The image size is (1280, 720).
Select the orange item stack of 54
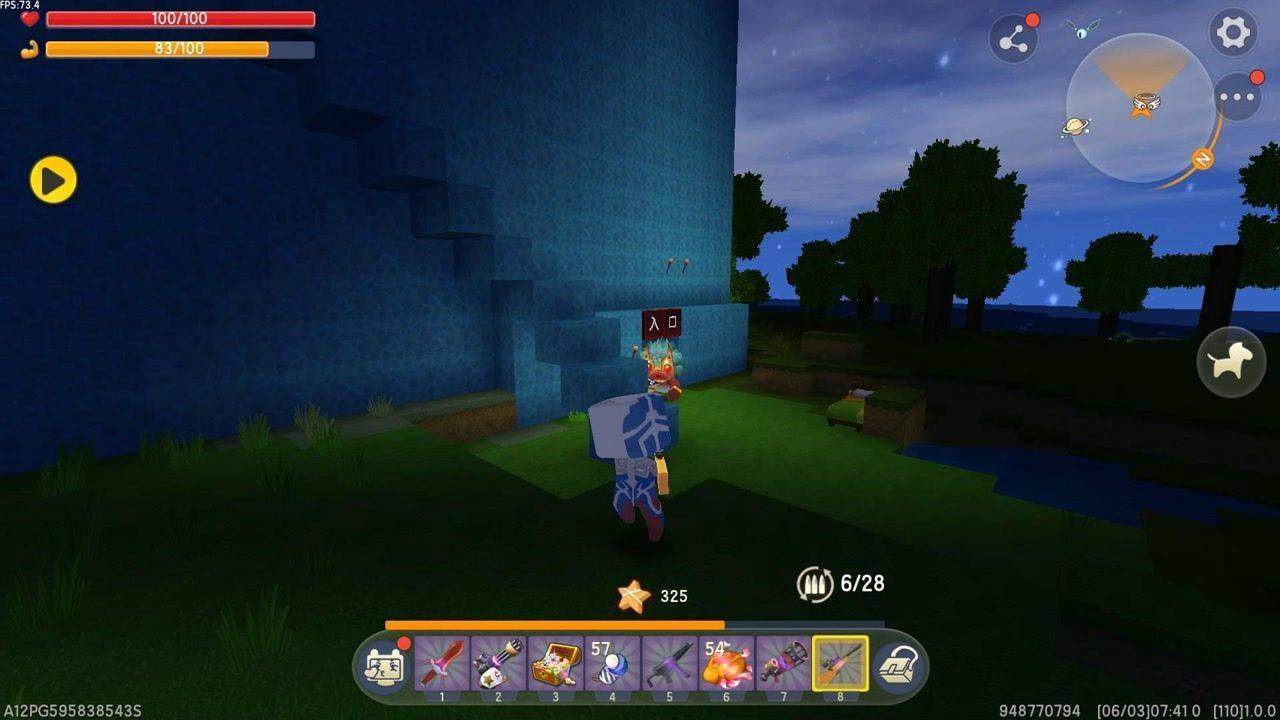726,662
